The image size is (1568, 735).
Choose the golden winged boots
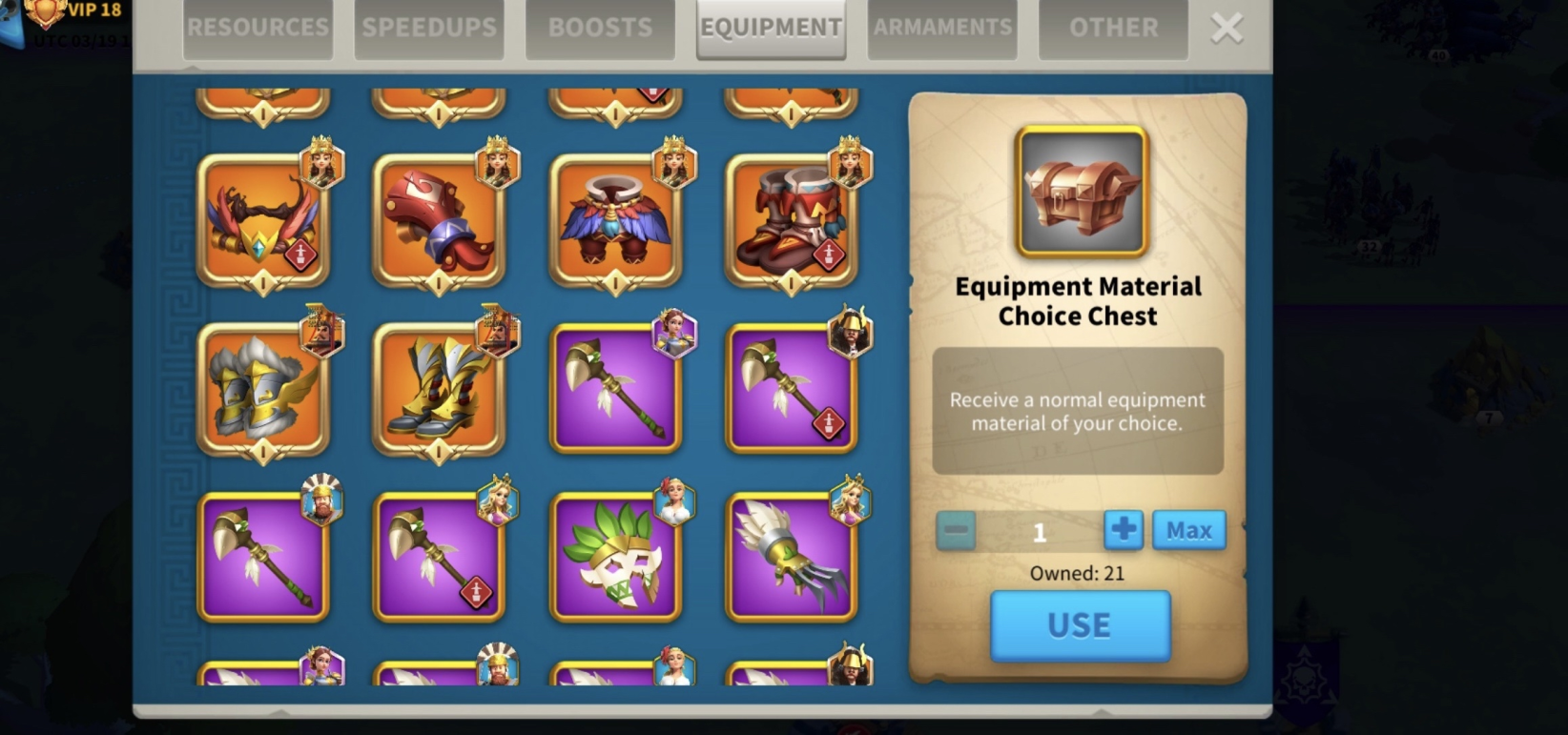[x=439, y=390]
